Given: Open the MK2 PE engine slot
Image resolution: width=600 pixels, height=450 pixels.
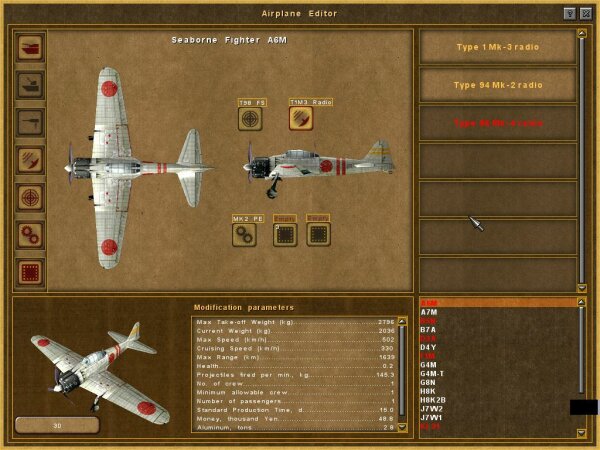Looking at the screenshot, I should (245, 234).
